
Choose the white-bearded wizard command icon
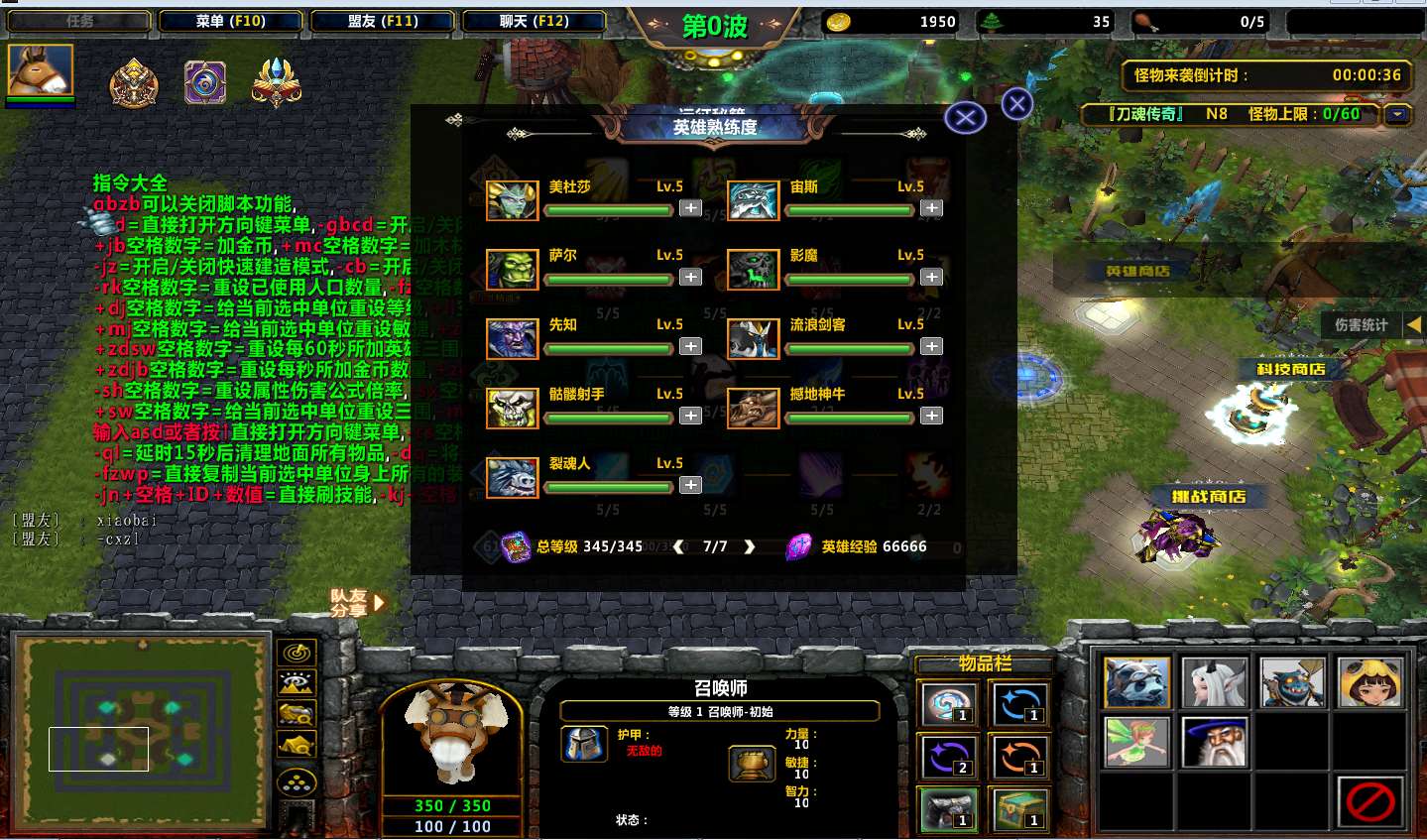click(1214, 742)
